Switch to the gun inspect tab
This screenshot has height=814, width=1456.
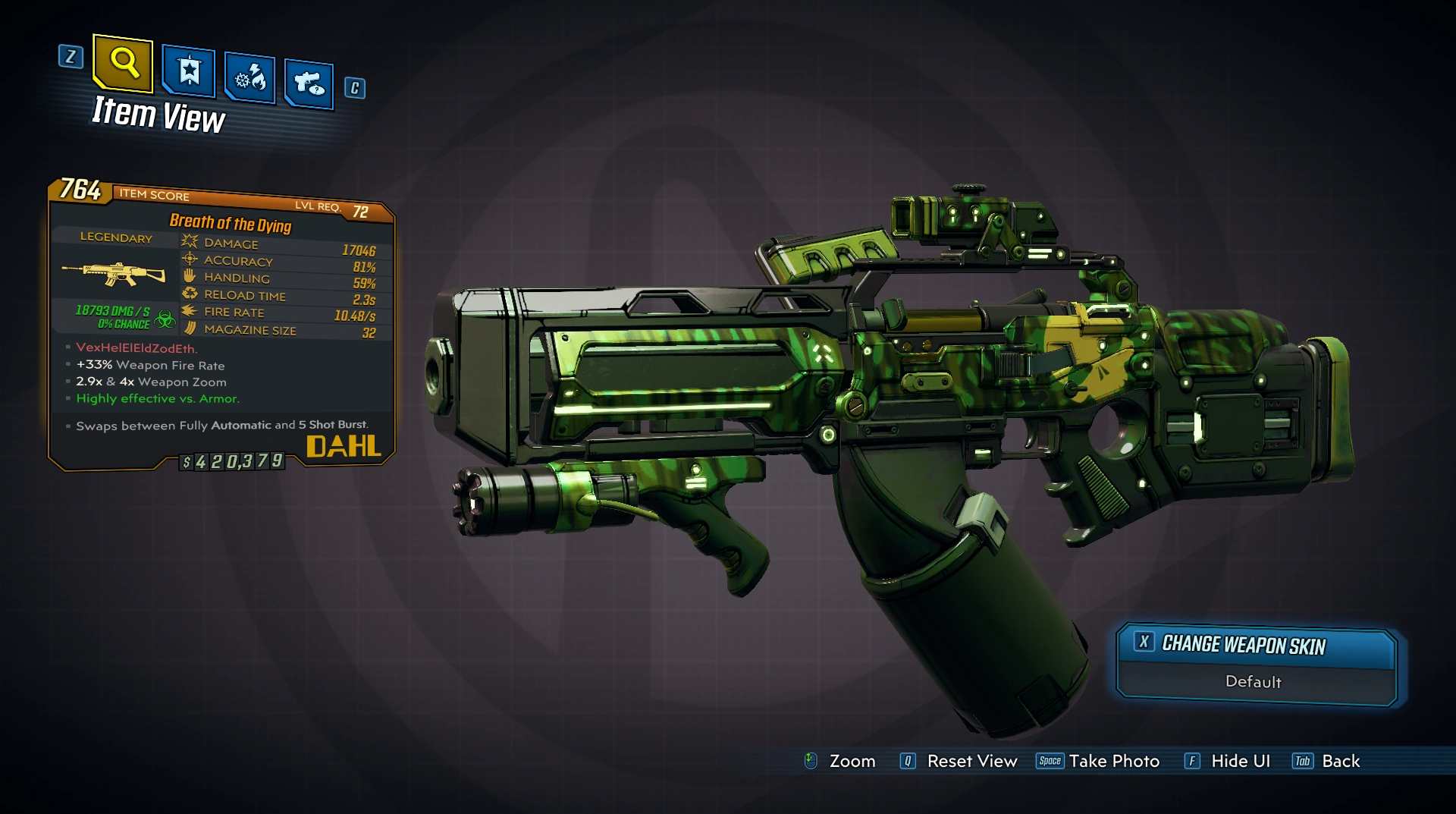(x=309, y=83)
